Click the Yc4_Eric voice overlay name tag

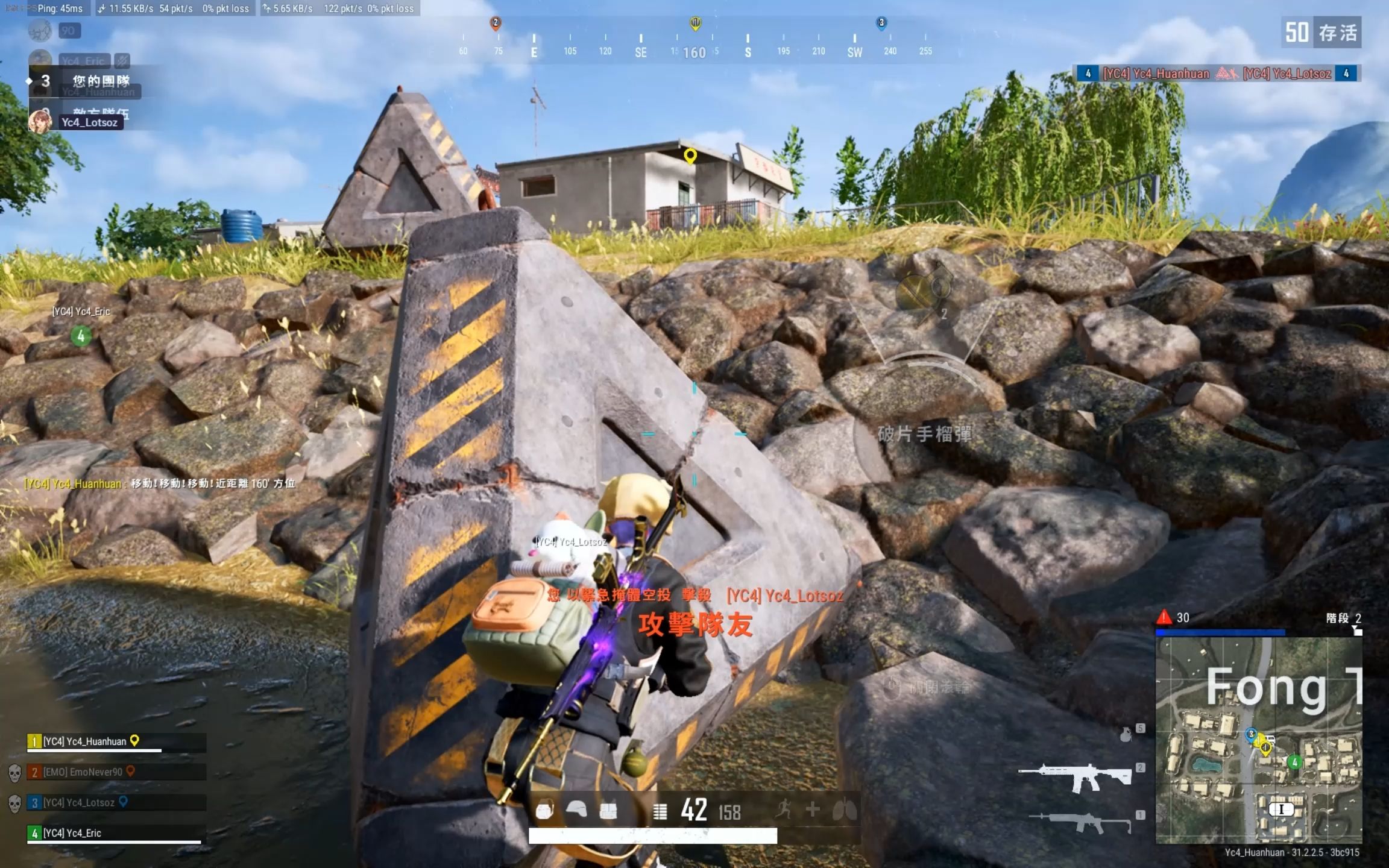click(x=83, y=61)
